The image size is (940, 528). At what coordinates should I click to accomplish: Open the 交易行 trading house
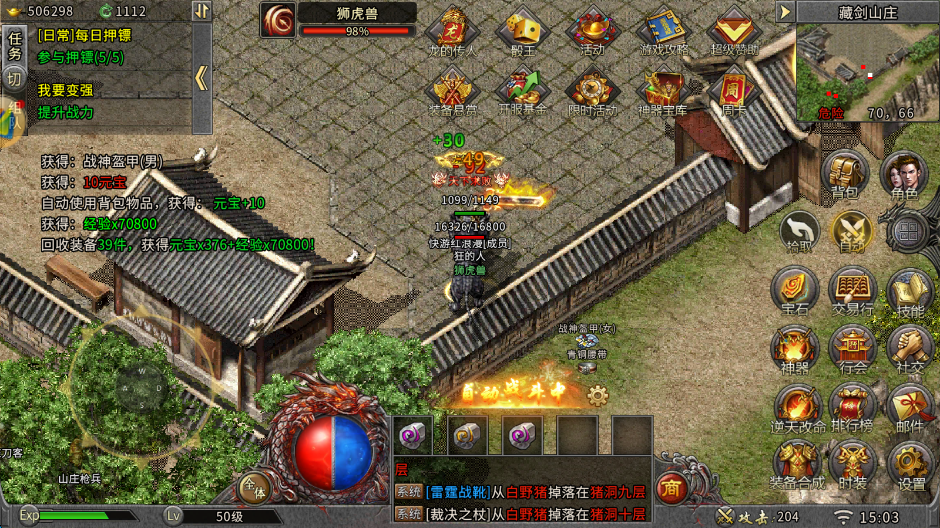click(x=852, y=291)
